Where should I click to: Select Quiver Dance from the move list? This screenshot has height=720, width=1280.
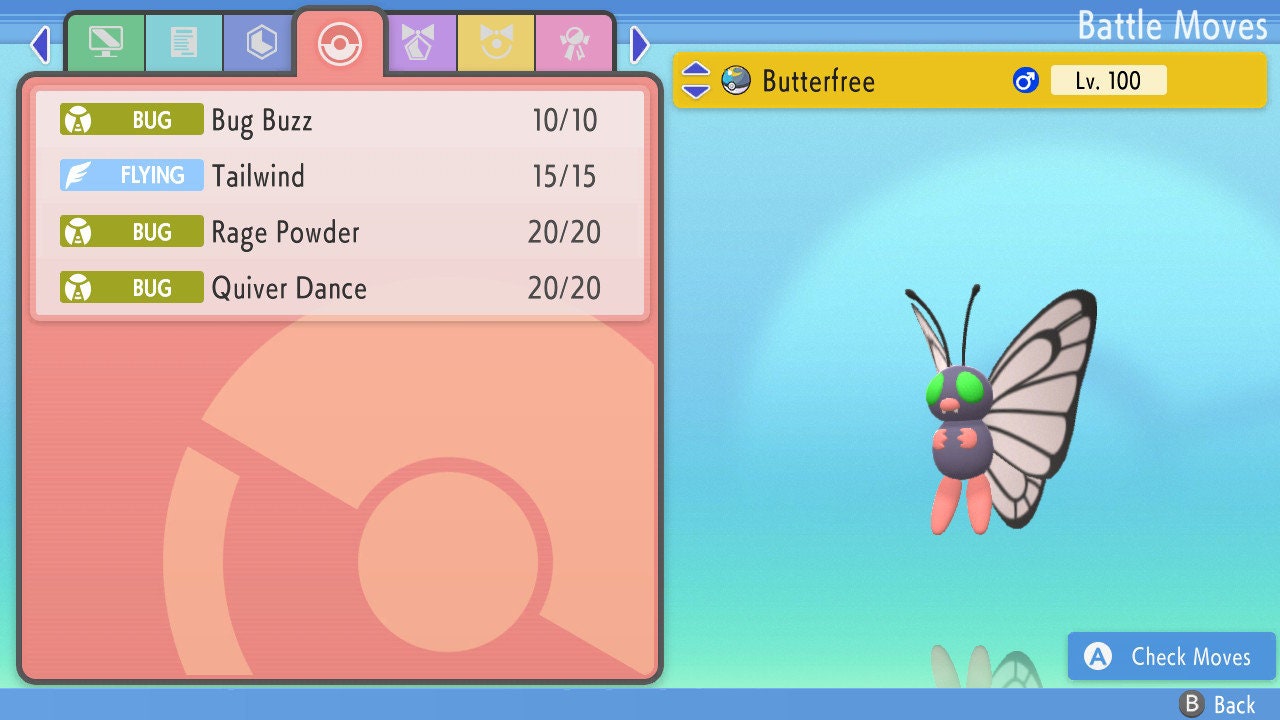(340, 289)
